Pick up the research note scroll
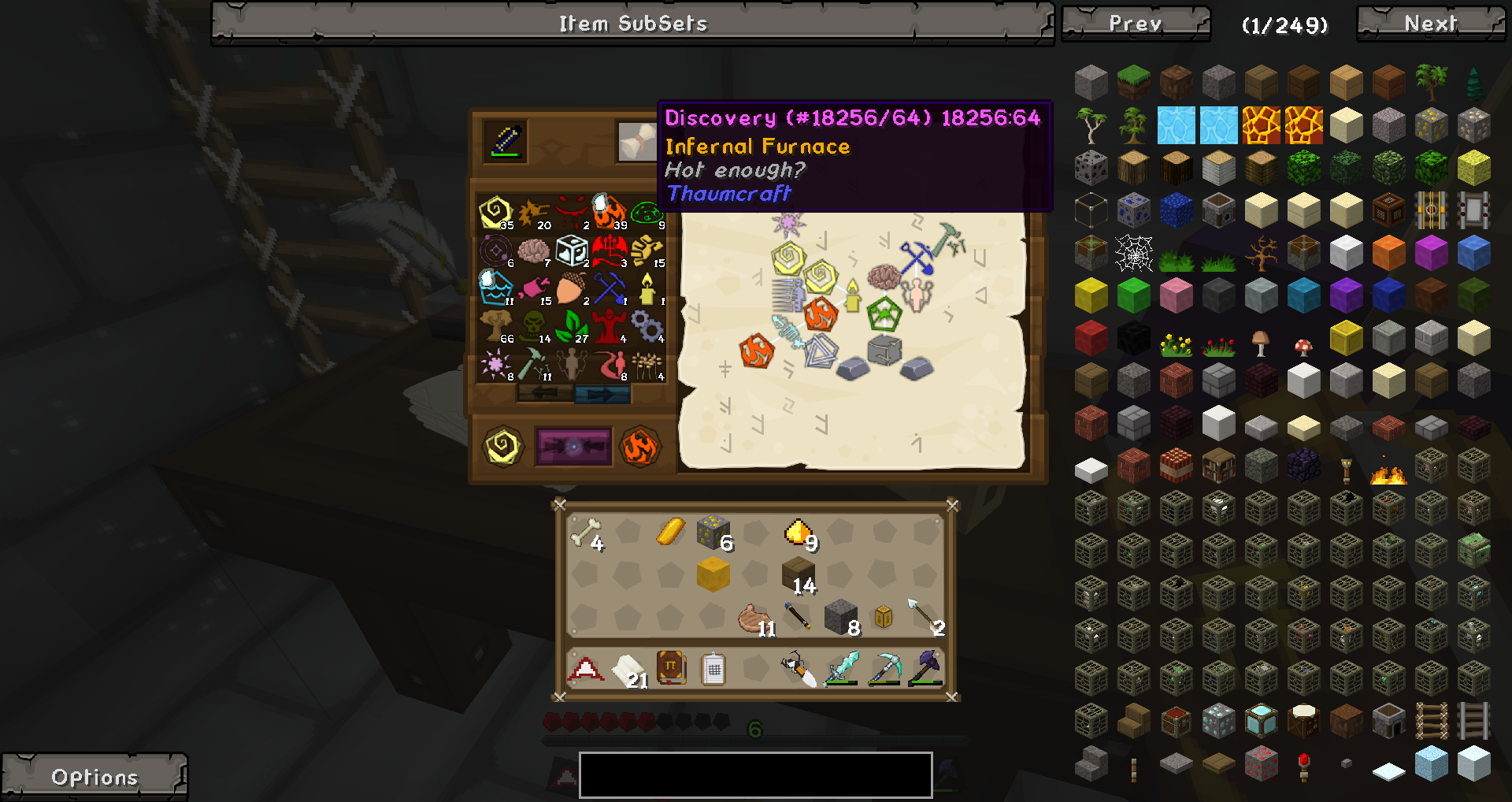Screen dimensions: 1512x802 coord(636,142)
